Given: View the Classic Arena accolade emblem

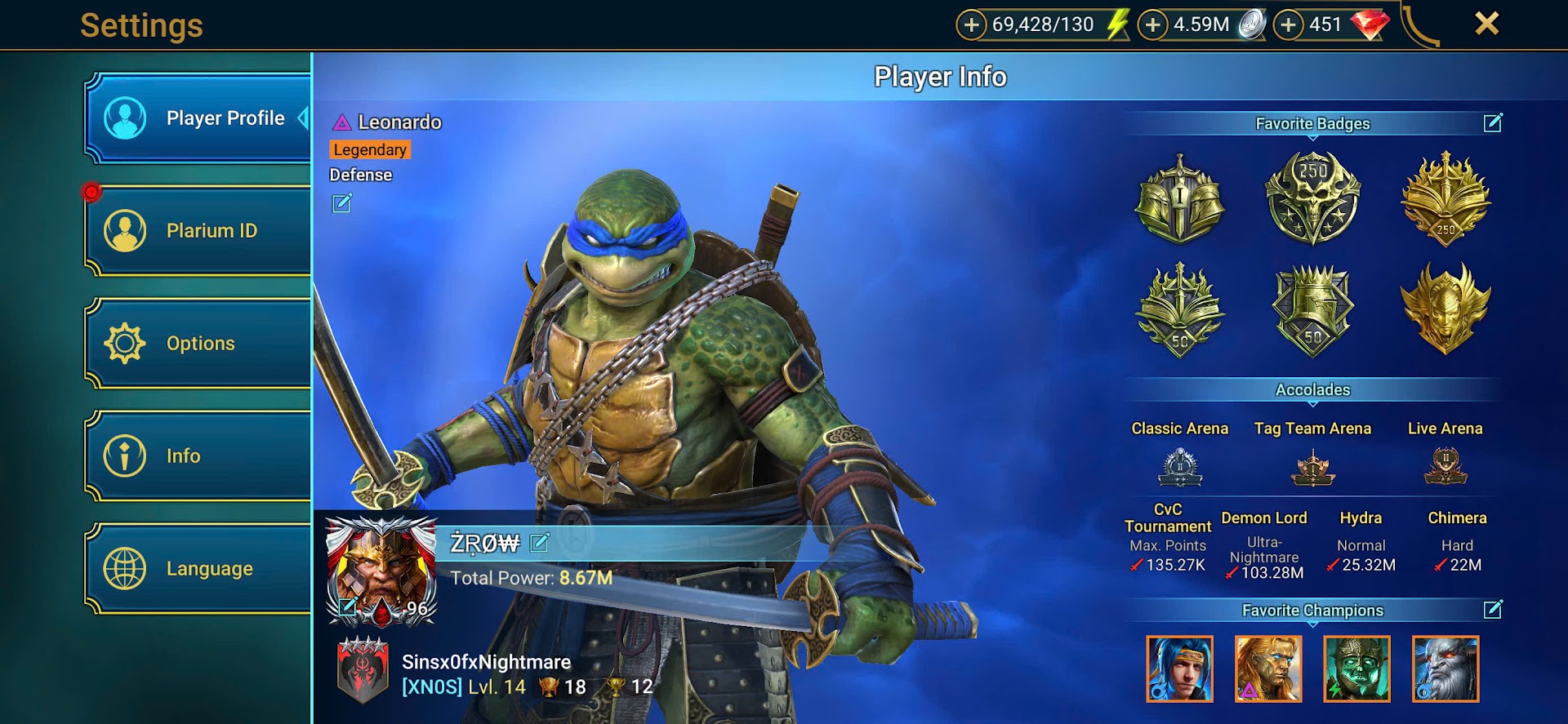Looking at the screenshot, I should click(x=1180, y=468).
